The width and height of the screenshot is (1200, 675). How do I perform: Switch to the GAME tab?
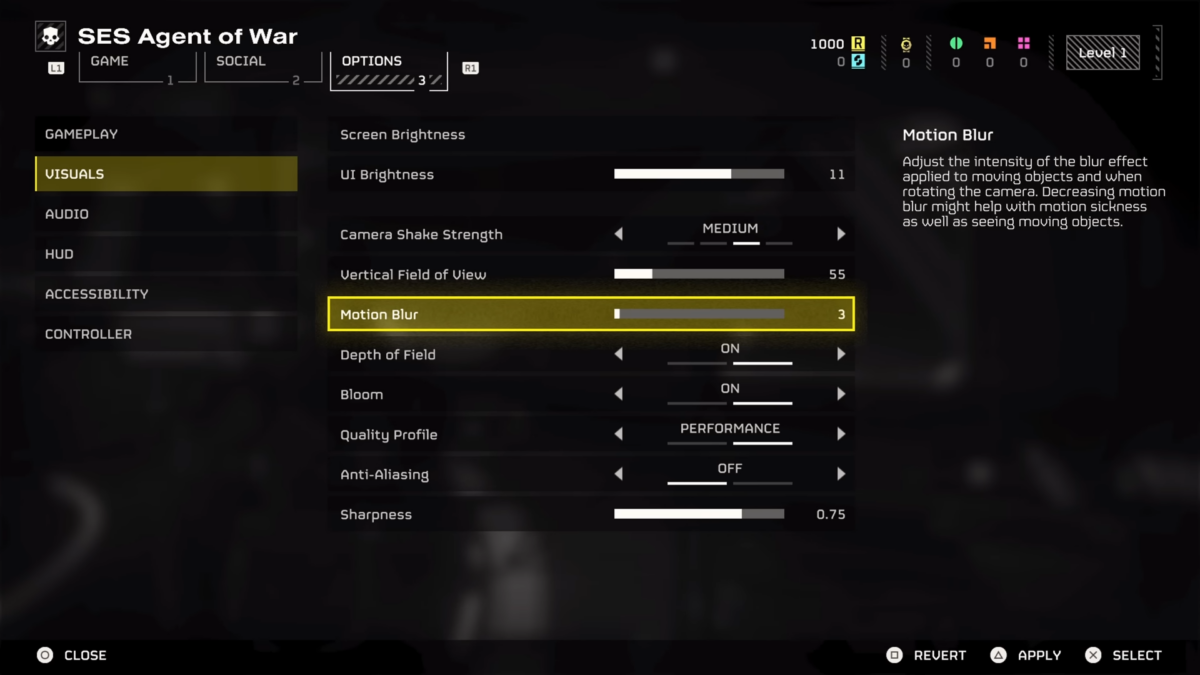click(131, 68)
